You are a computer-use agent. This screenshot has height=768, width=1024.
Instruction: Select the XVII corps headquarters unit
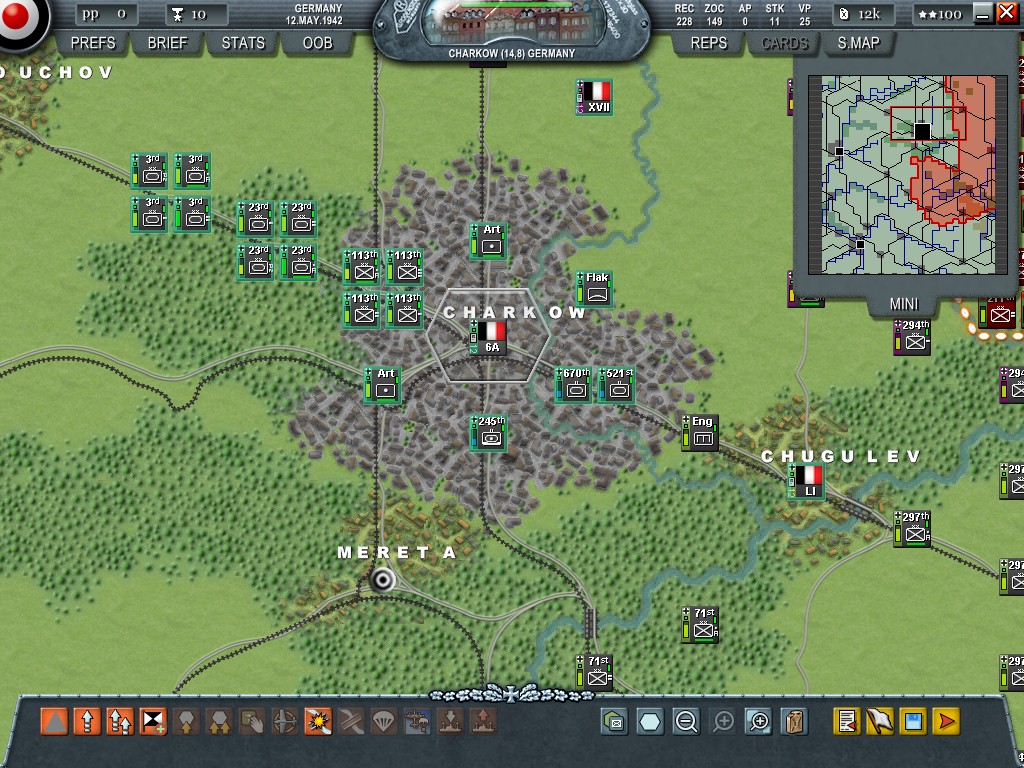pyautogui.click(x=597, y=97)
